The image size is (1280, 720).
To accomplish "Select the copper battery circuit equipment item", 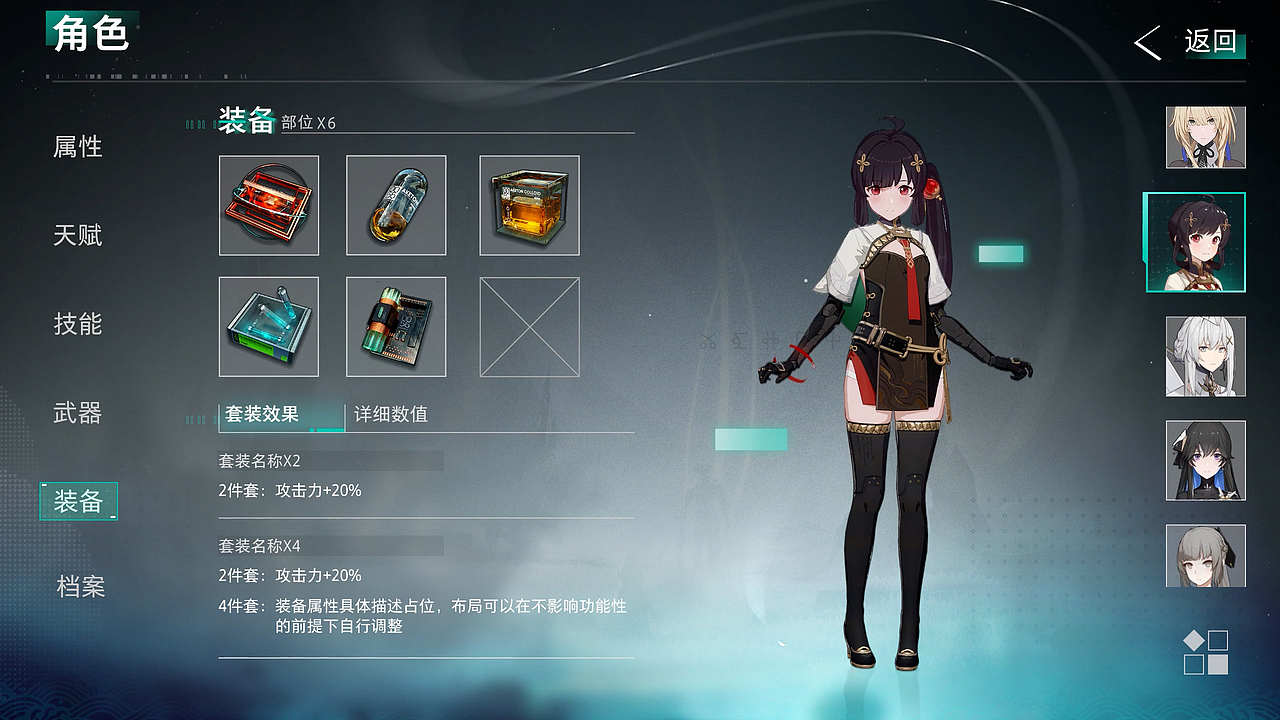I will point(396,326).
